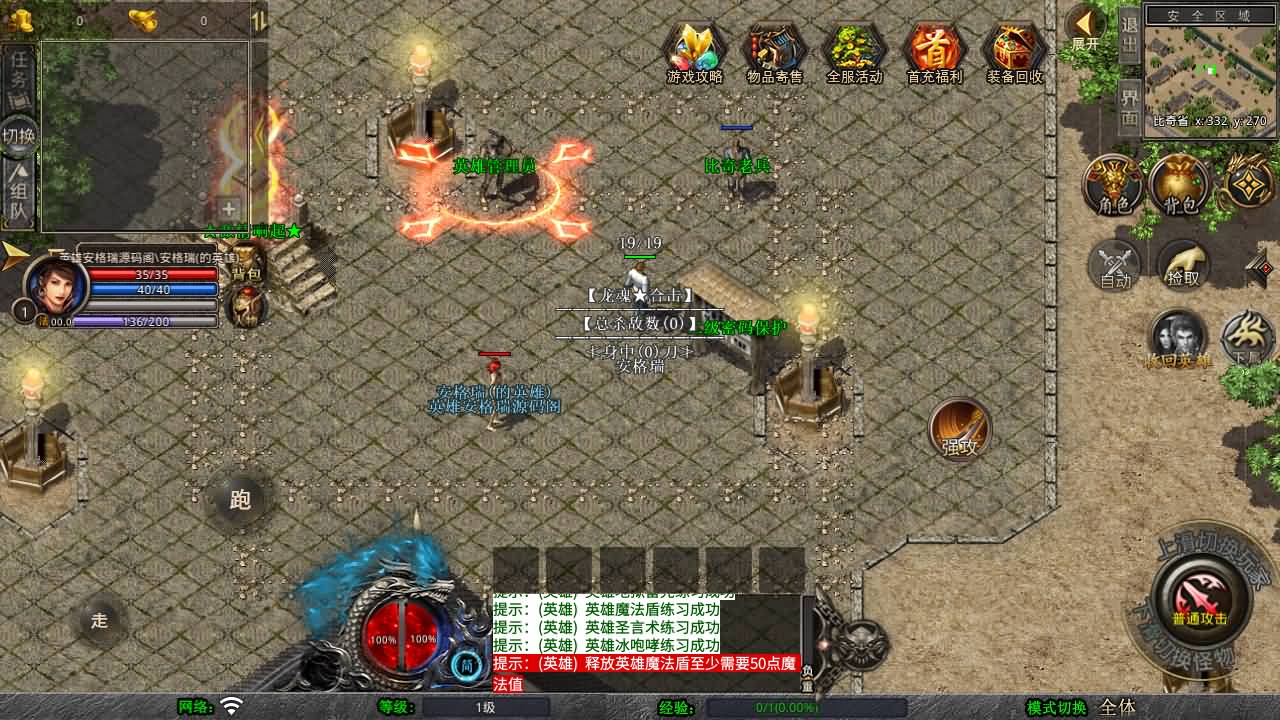Toggle 自动 auto-combat with crossed swords

1115,265
